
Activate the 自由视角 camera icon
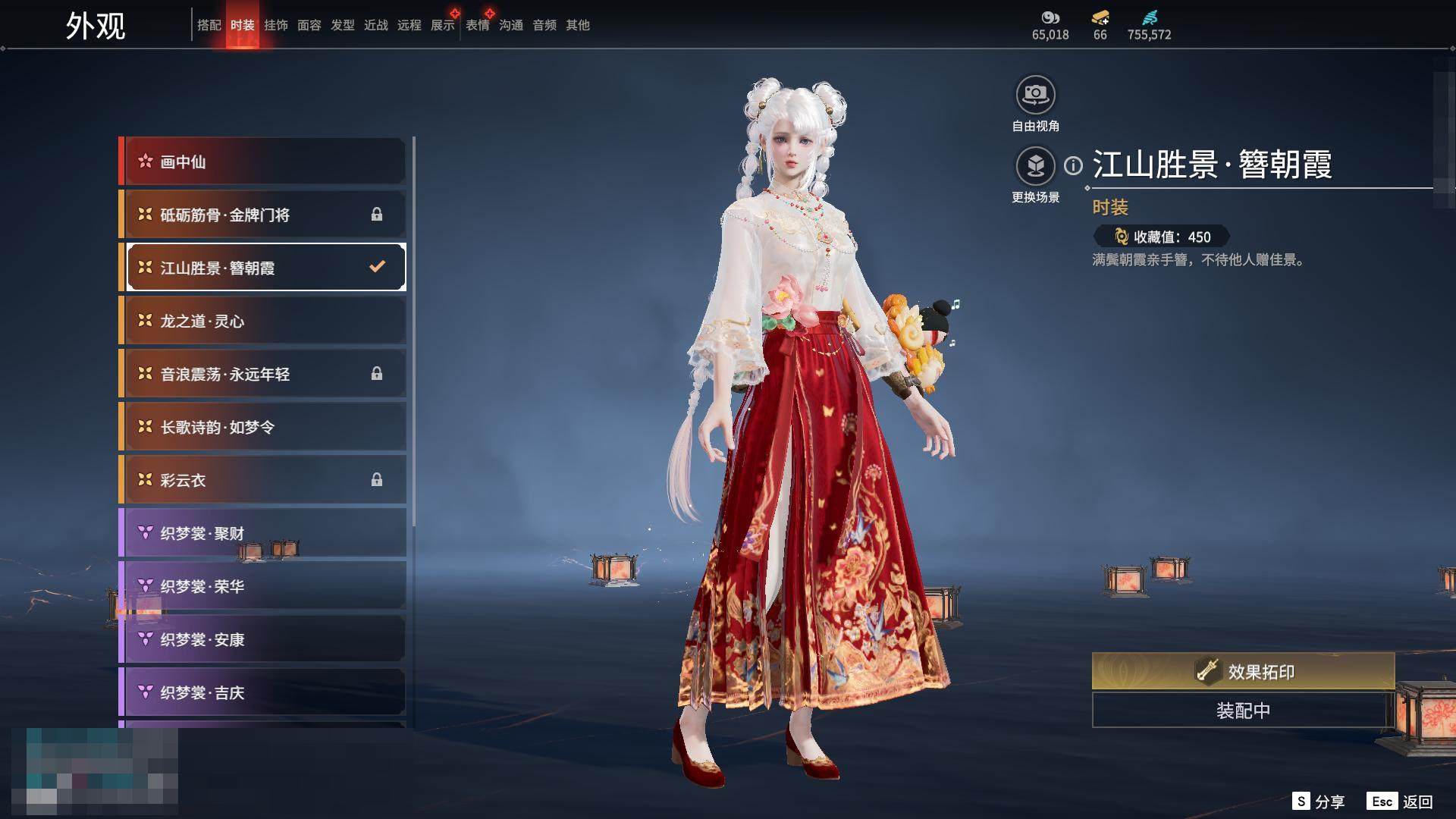pyautogui.click(x=1035, y=96)
